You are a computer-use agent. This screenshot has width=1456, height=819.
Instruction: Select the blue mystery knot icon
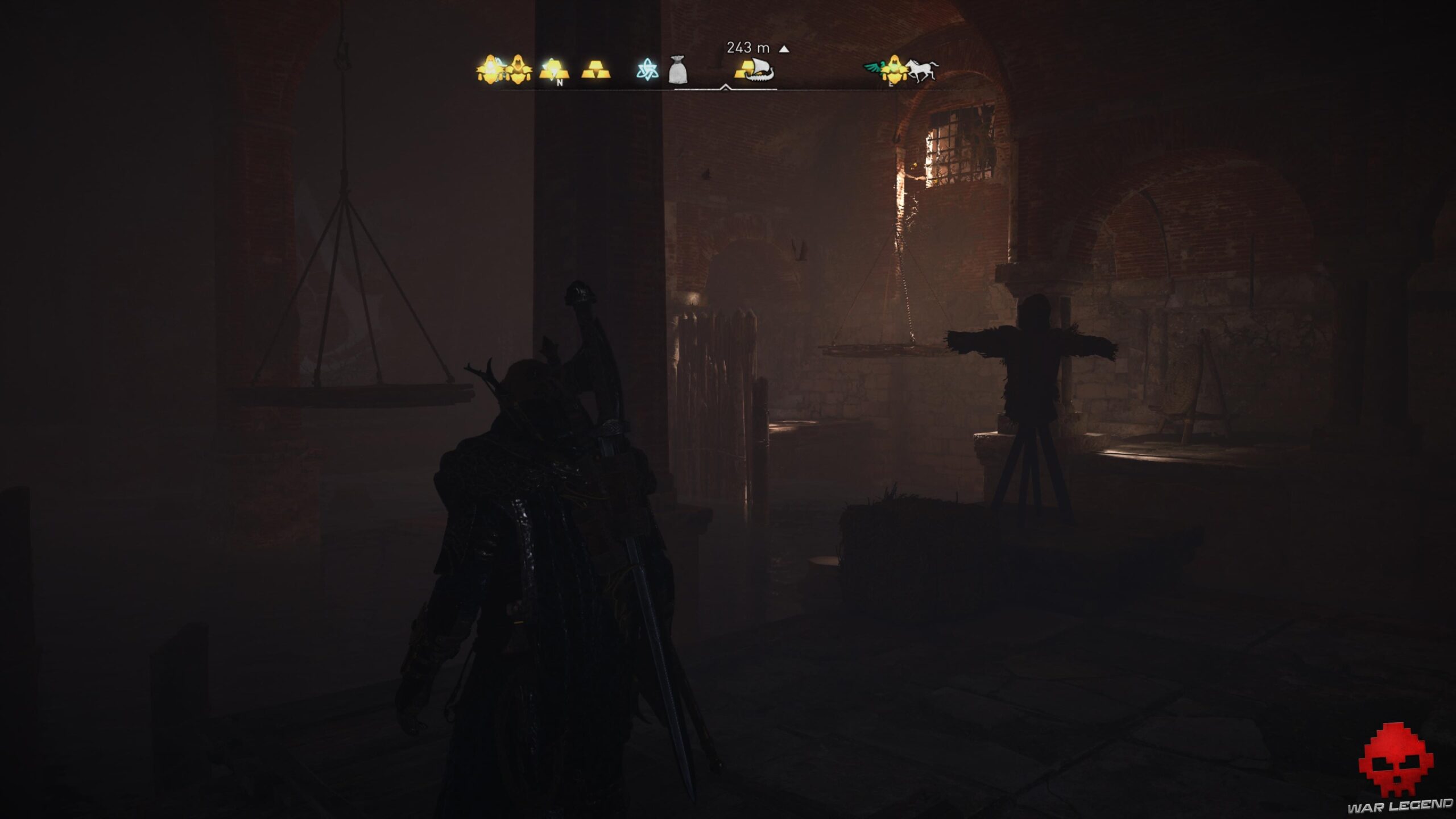649,69
